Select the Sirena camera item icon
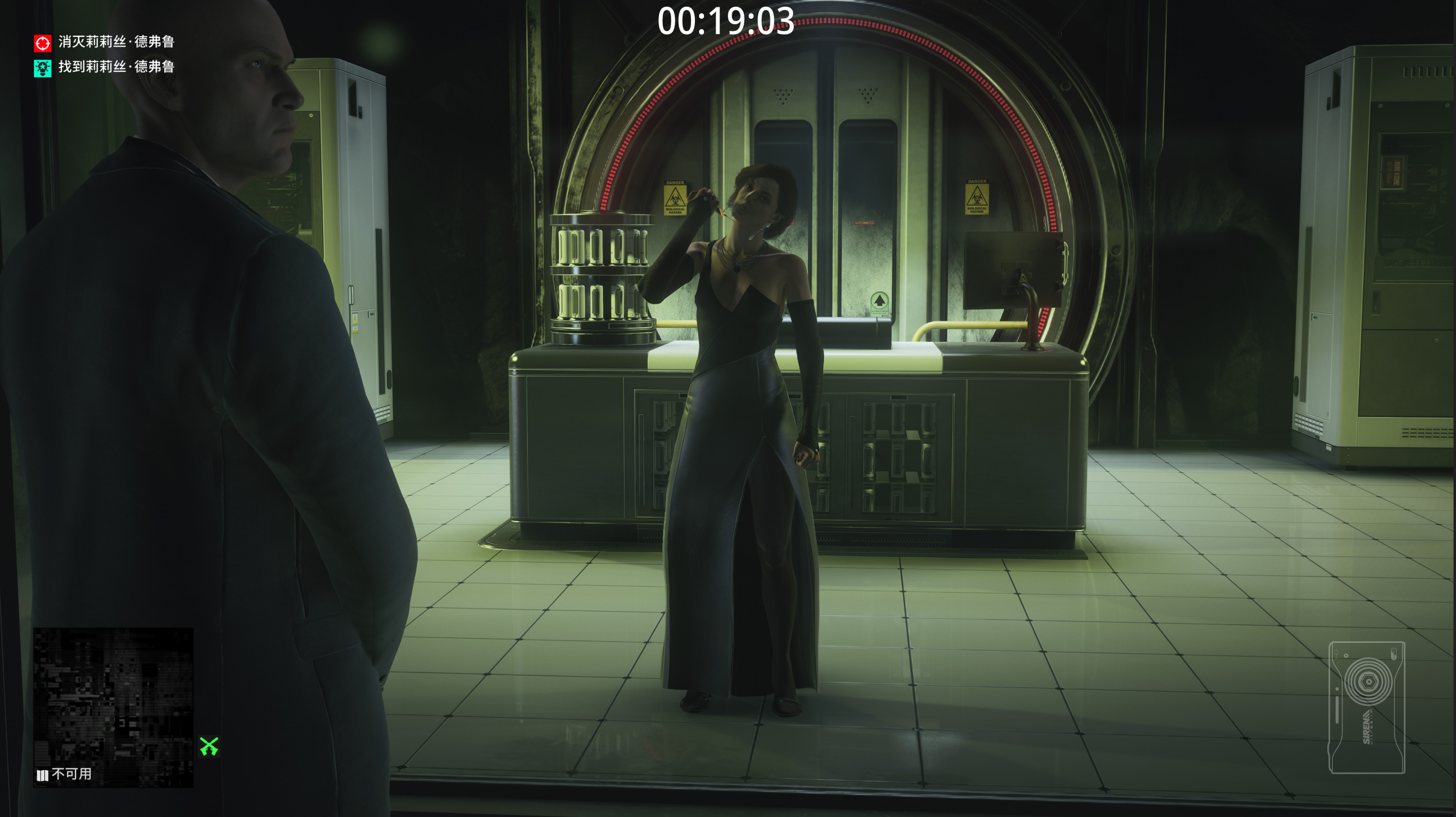The image size is (1456, 817). pyautogui.click(x=1366, y=707)
